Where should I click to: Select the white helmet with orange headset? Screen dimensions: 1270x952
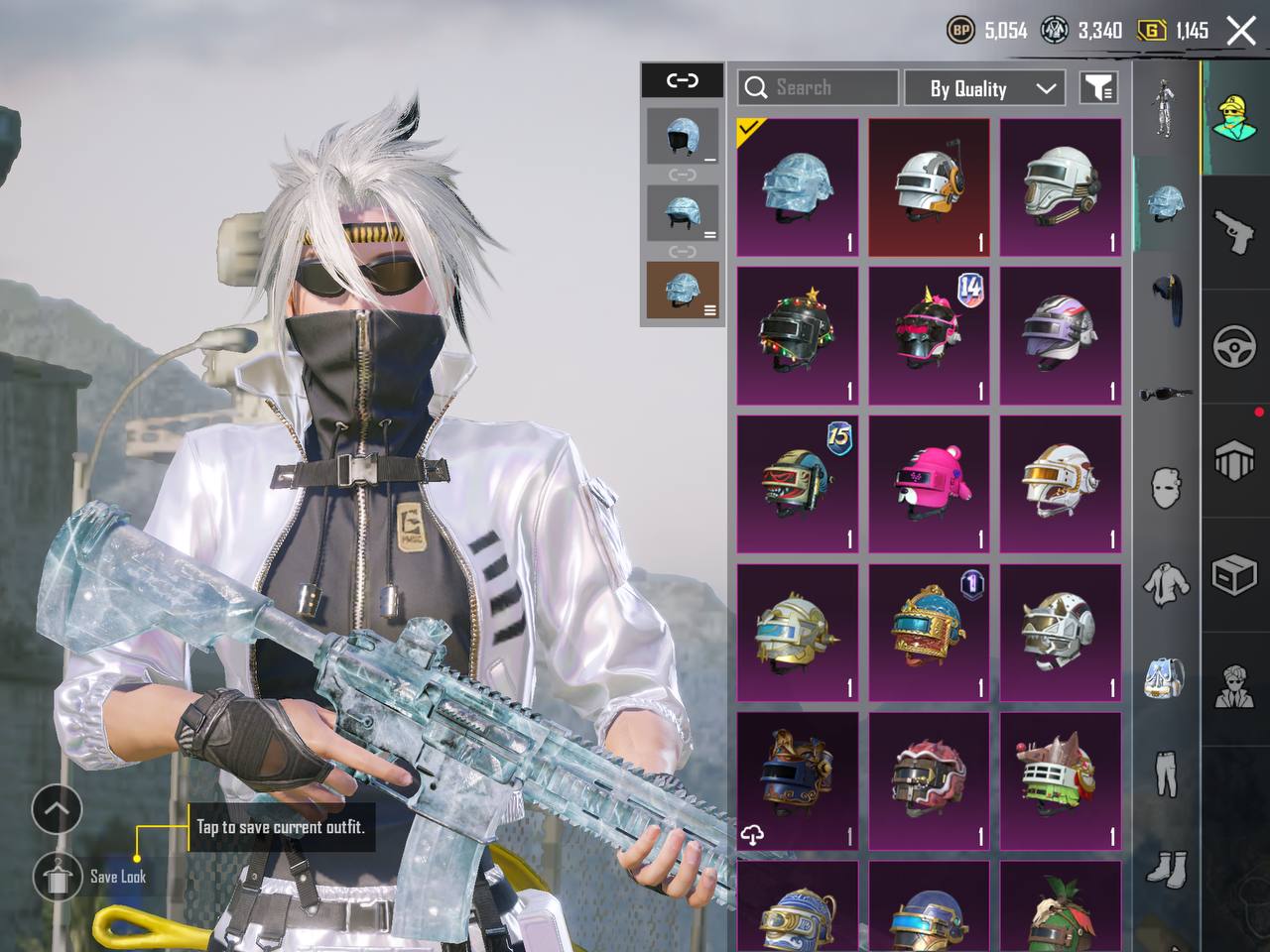click(929, 187)
